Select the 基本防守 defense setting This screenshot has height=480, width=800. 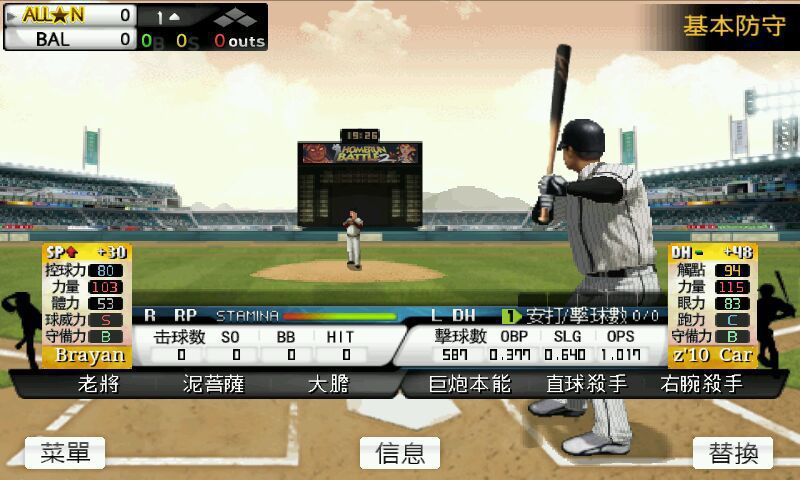[x=733, y=25]
